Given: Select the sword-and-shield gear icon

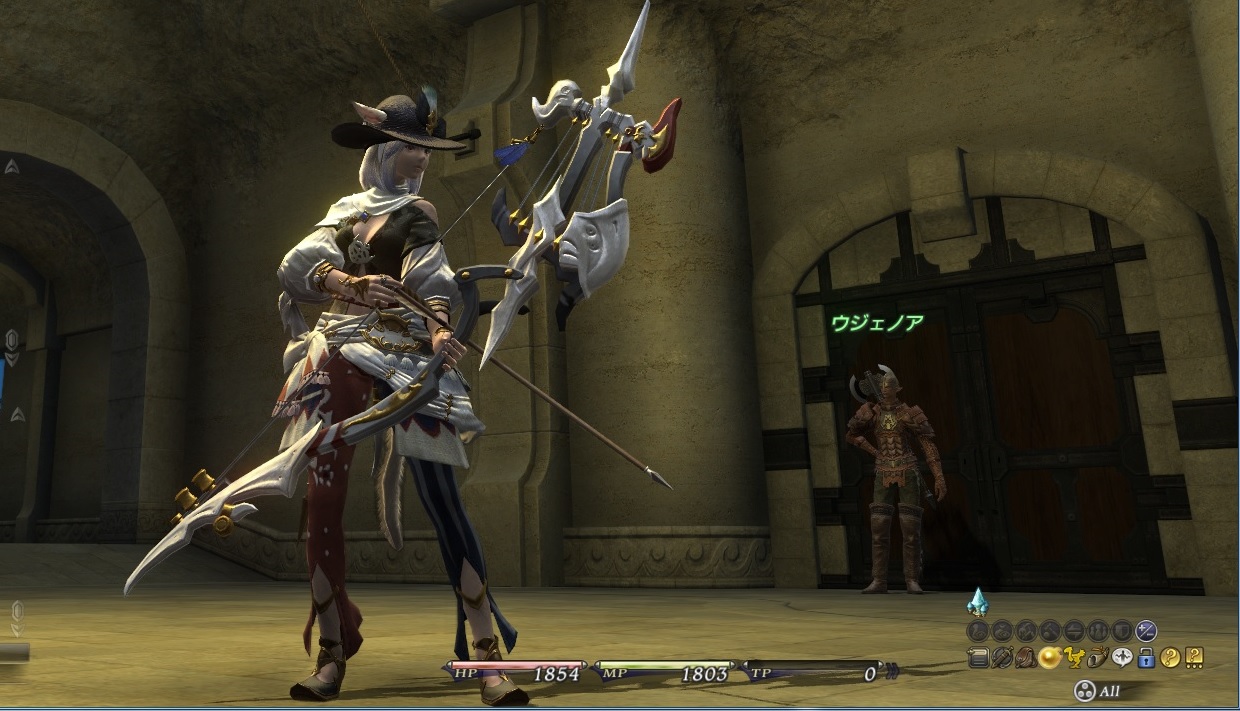Looking at the screenshot, I should click(x=1002, y=657).
